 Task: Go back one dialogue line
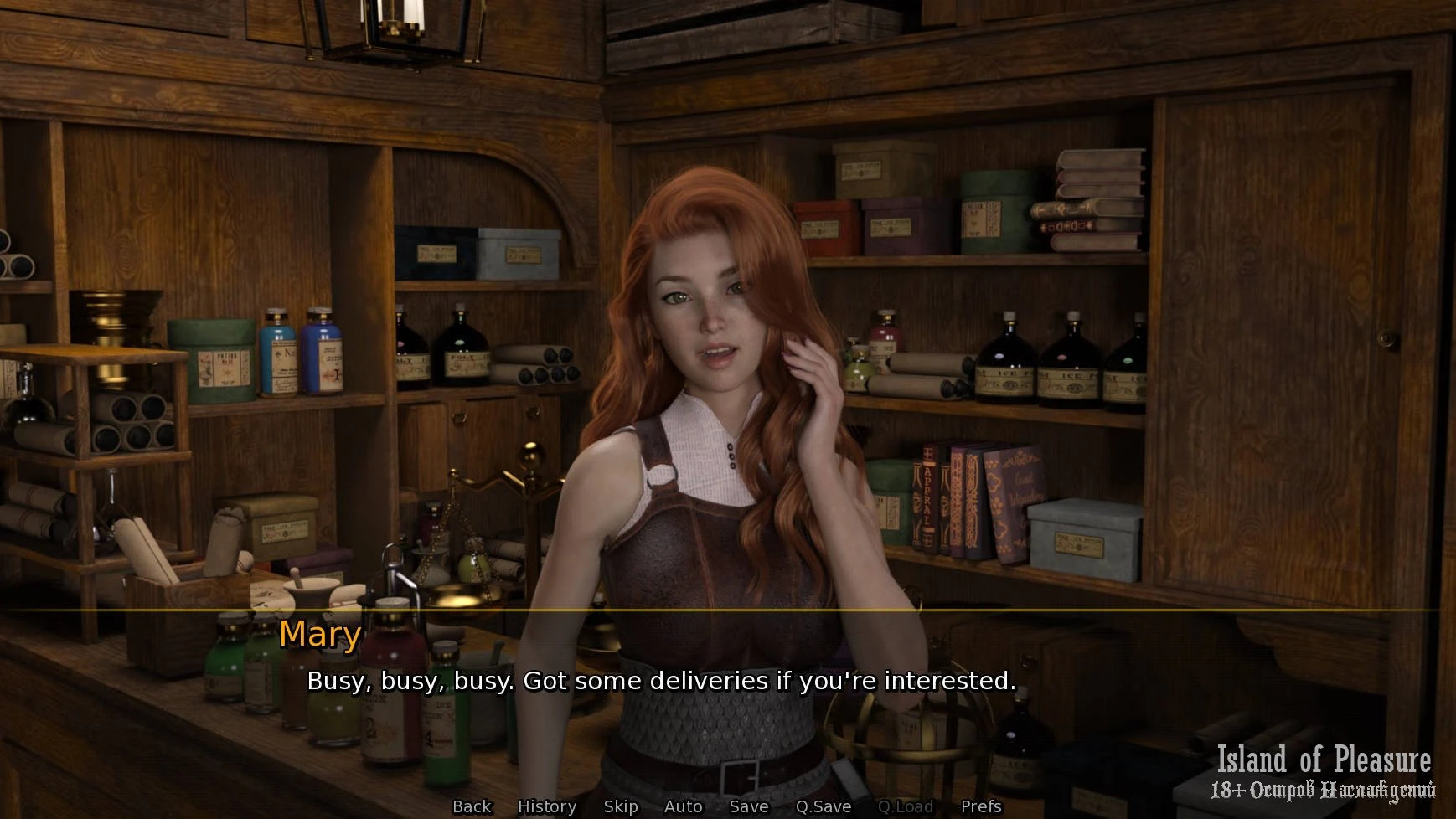[472, 806]
